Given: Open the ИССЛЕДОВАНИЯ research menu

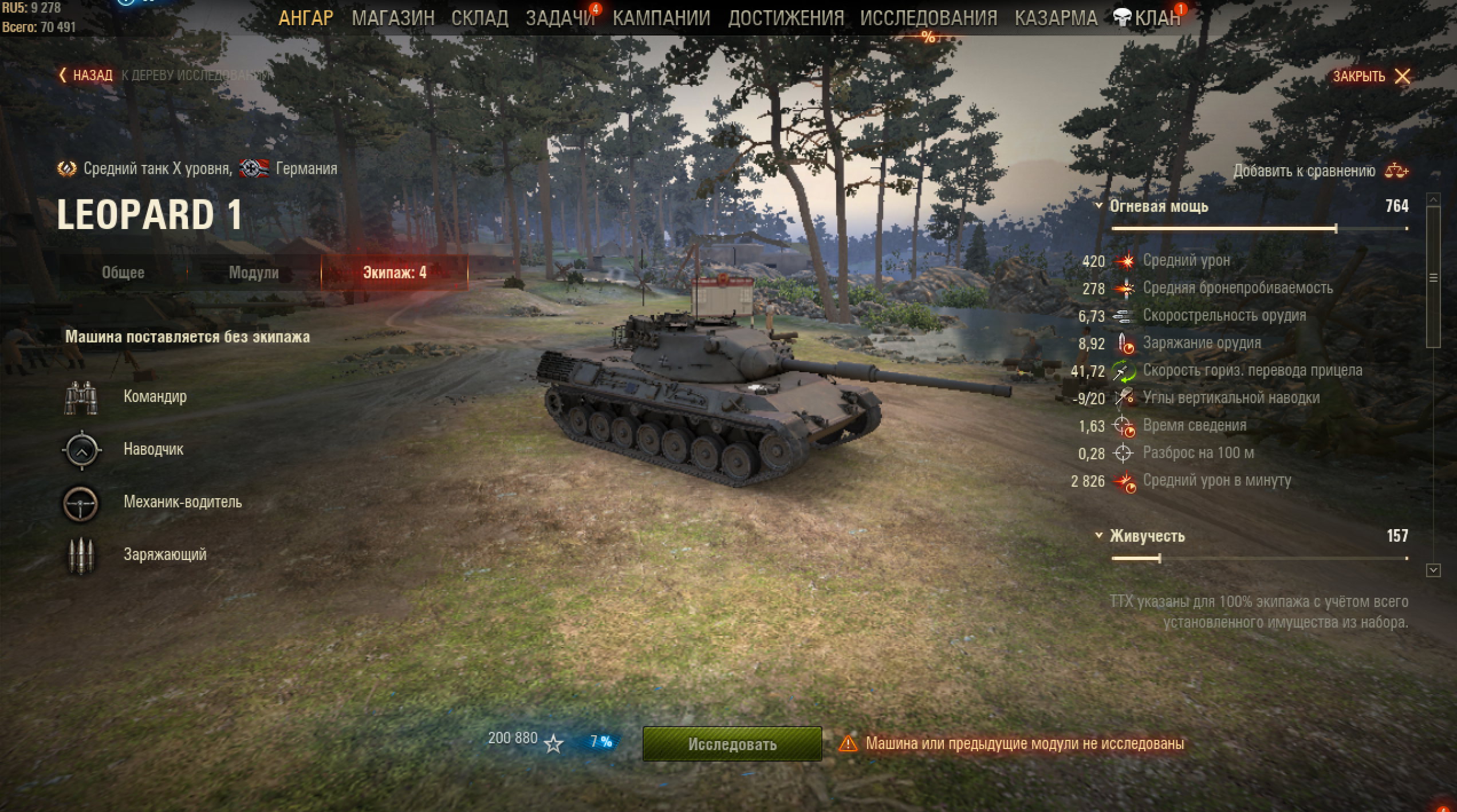Looking at the screenshot, I should tap(928, 18).
